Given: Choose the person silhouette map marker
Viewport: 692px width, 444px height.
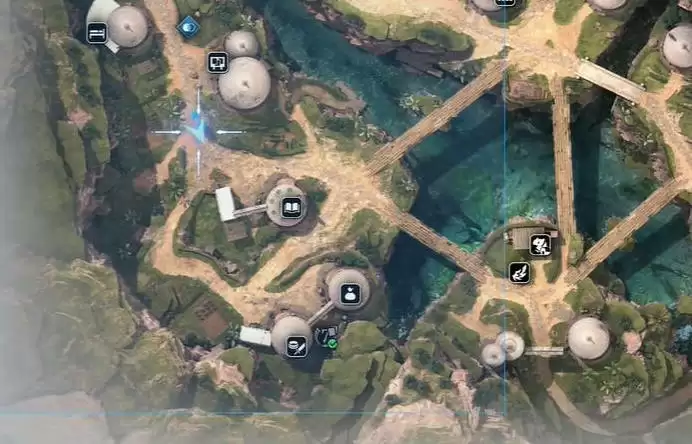Looking at the screenshot, I should [x=350, y=294].
